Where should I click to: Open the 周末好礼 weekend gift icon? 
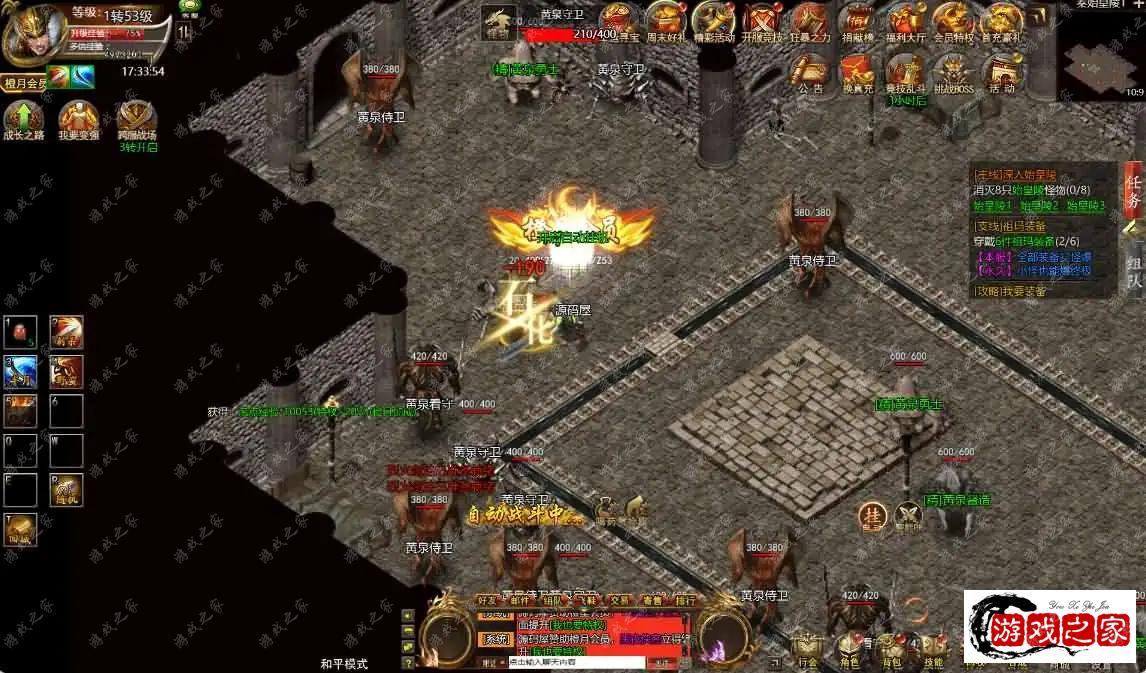666,21
